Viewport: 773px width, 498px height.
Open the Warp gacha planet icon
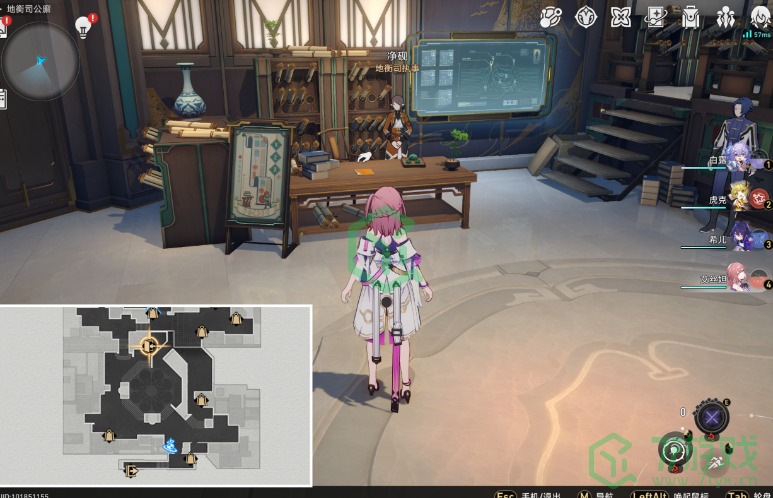(x=551, y=16)
